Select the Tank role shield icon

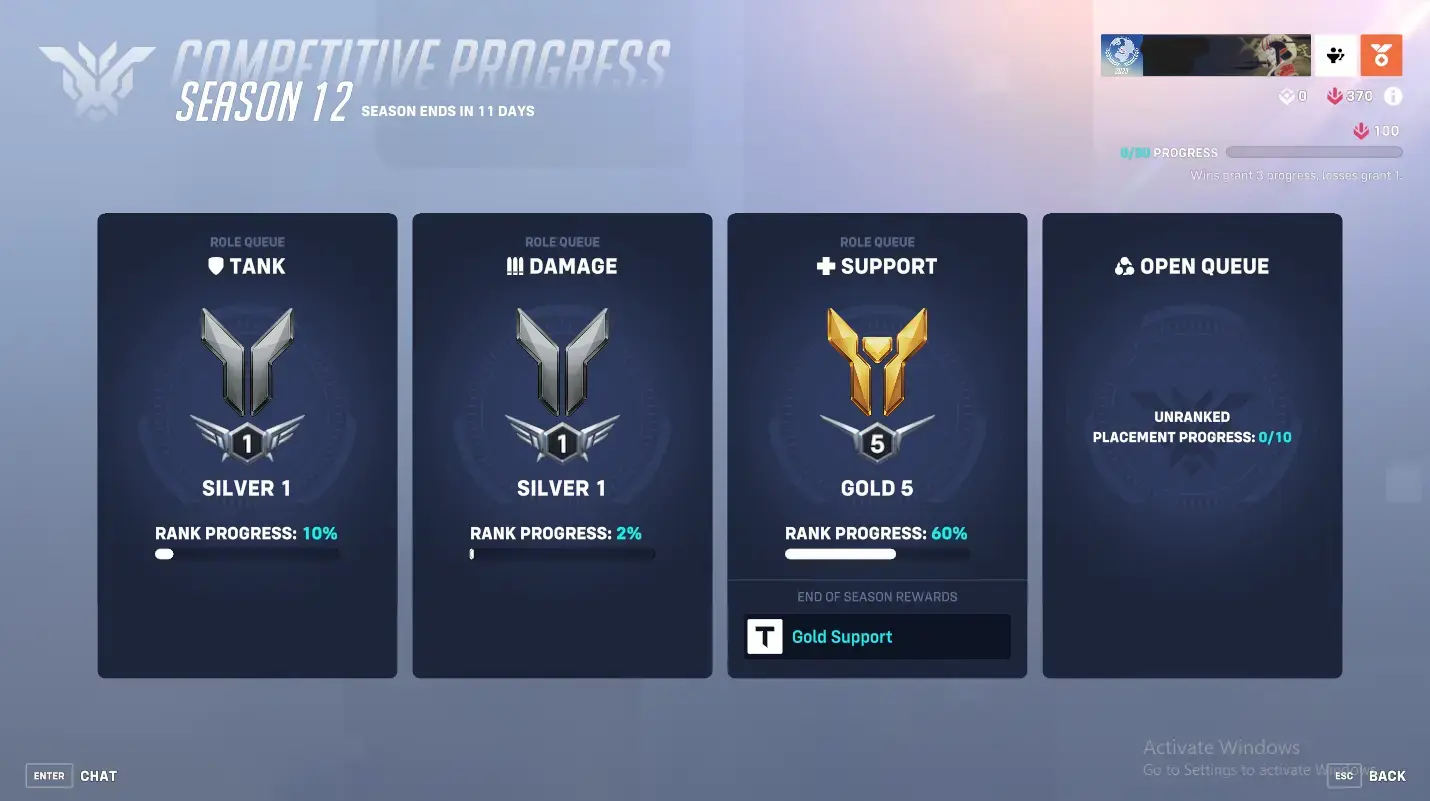pos(216,266)
